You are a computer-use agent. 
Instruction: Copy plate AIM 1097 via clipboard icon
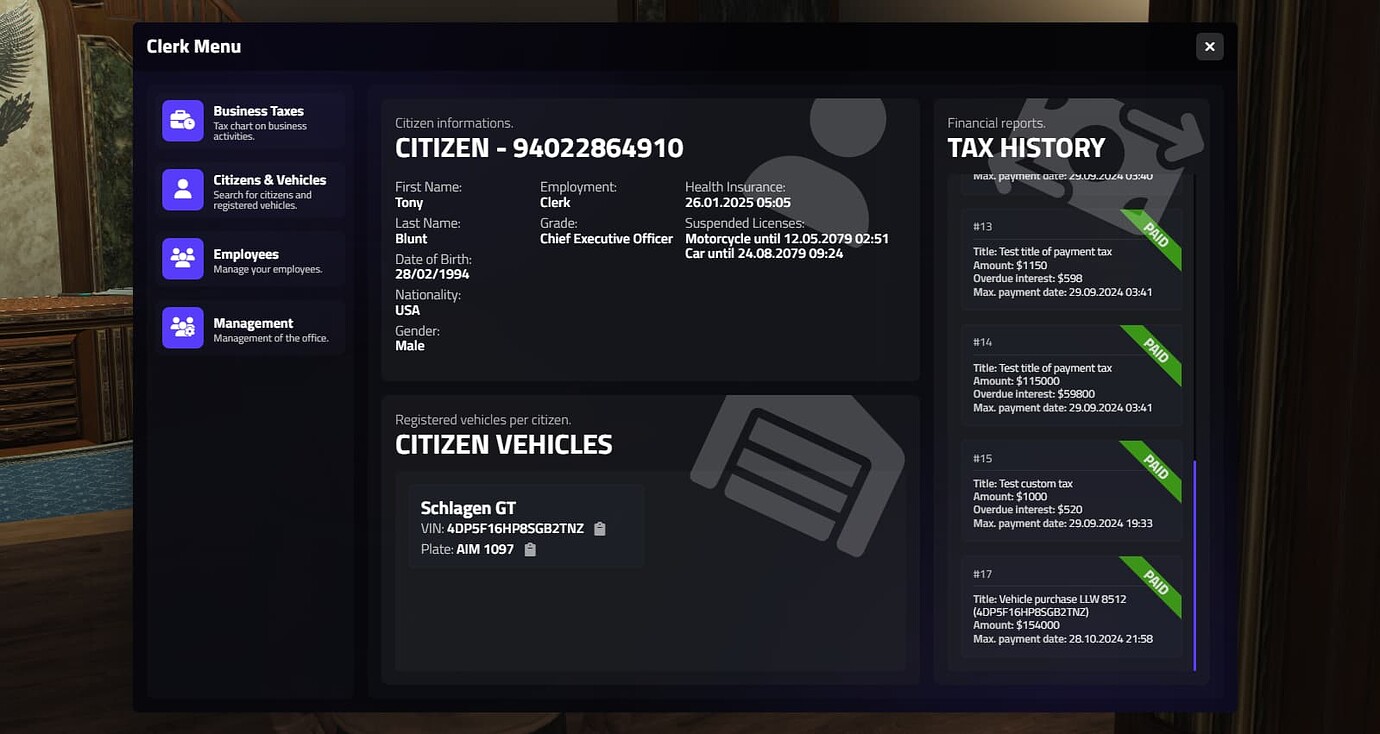(x=529, y=549)
